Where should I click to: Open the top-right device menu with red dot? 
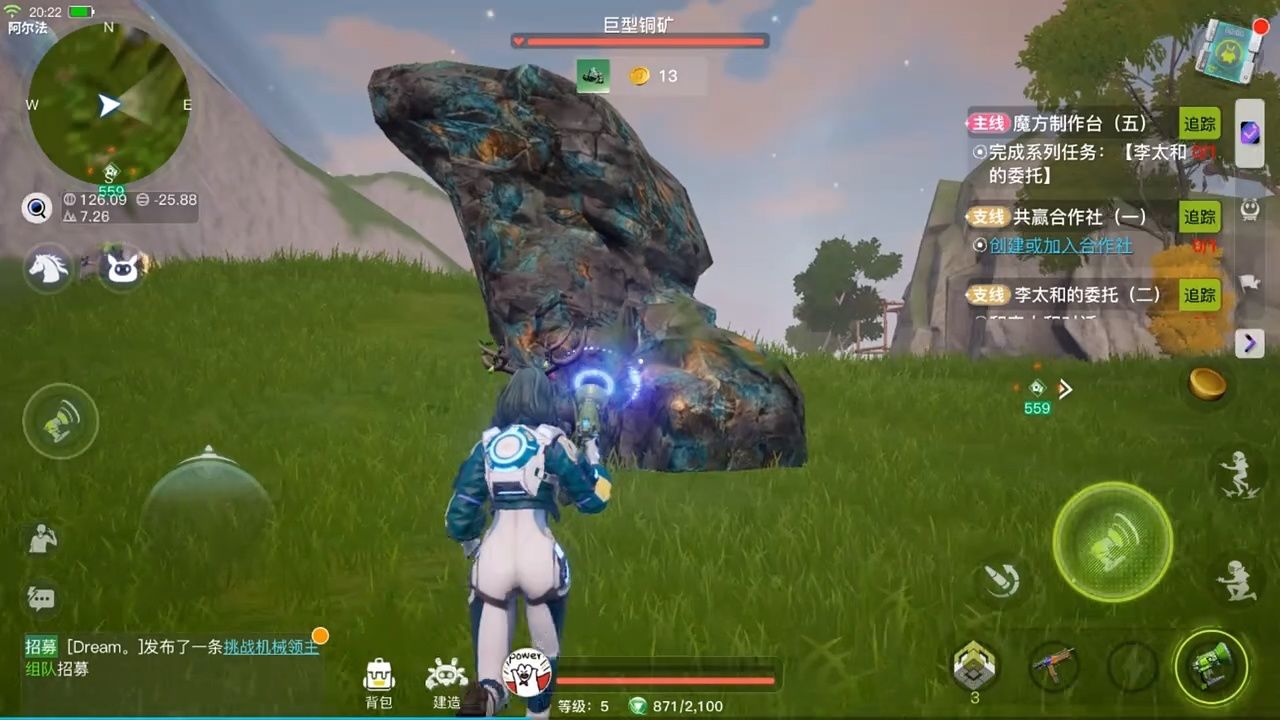click(1231, 49)
